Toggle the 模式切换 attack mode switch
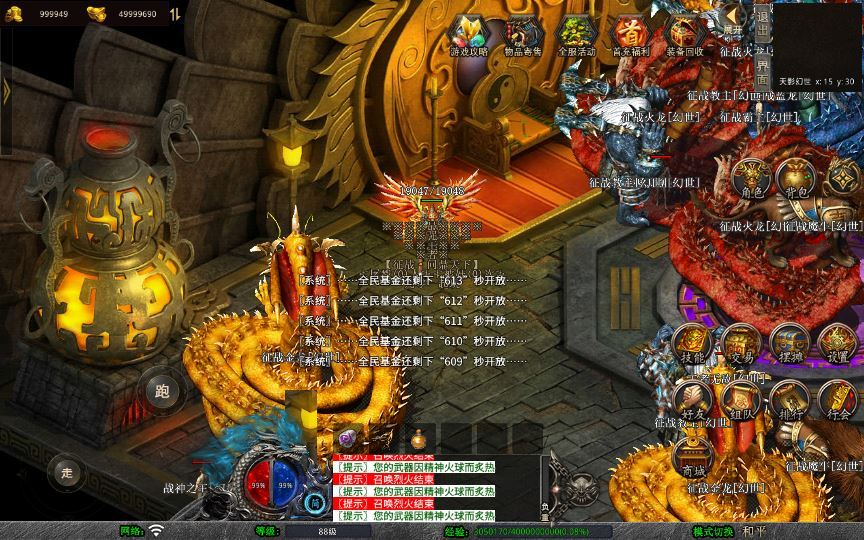Image resolution: width=864 pixels, height=540 pixels. 713,531
